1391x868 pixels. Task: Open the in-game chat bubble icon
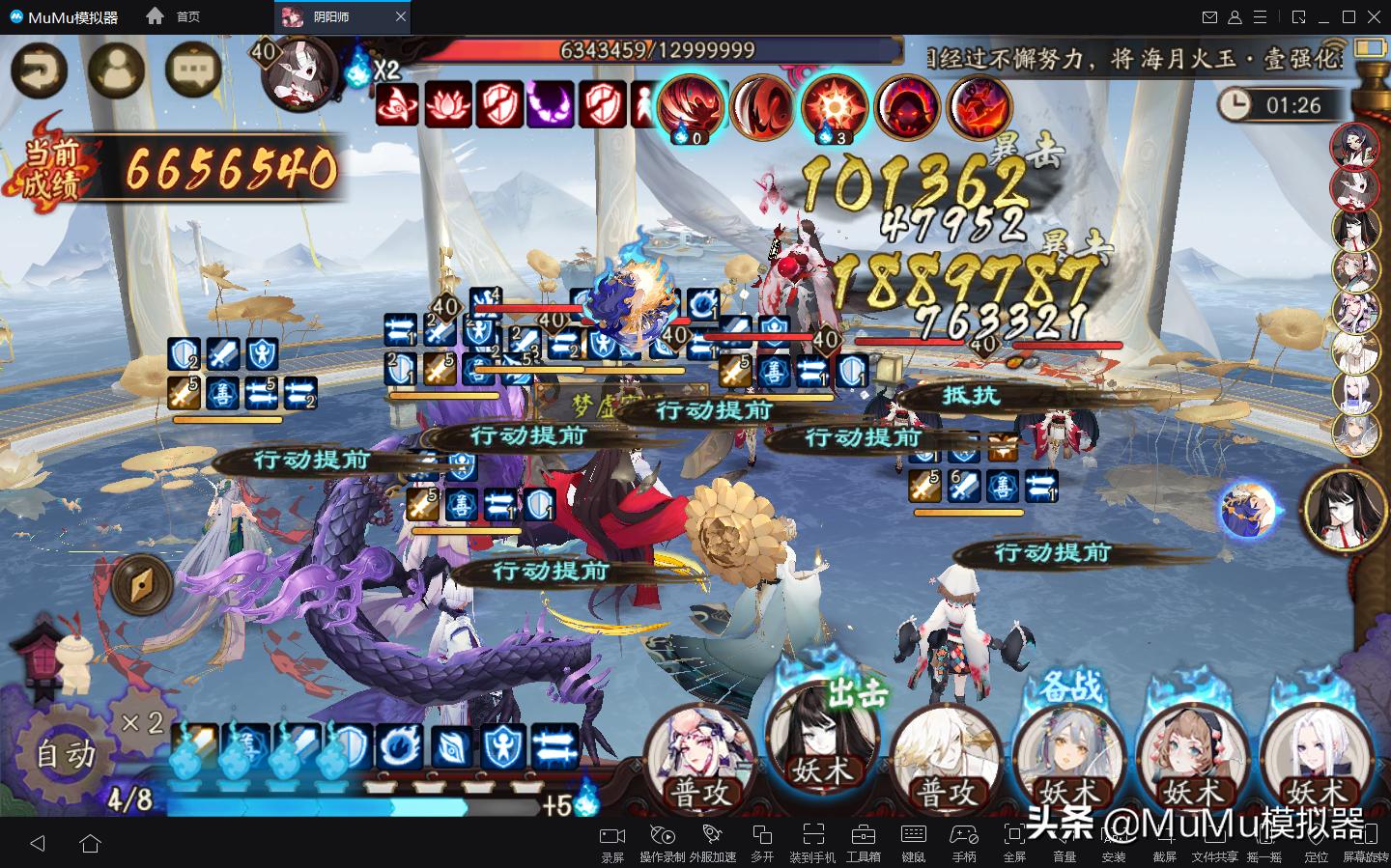click(190, 70)
